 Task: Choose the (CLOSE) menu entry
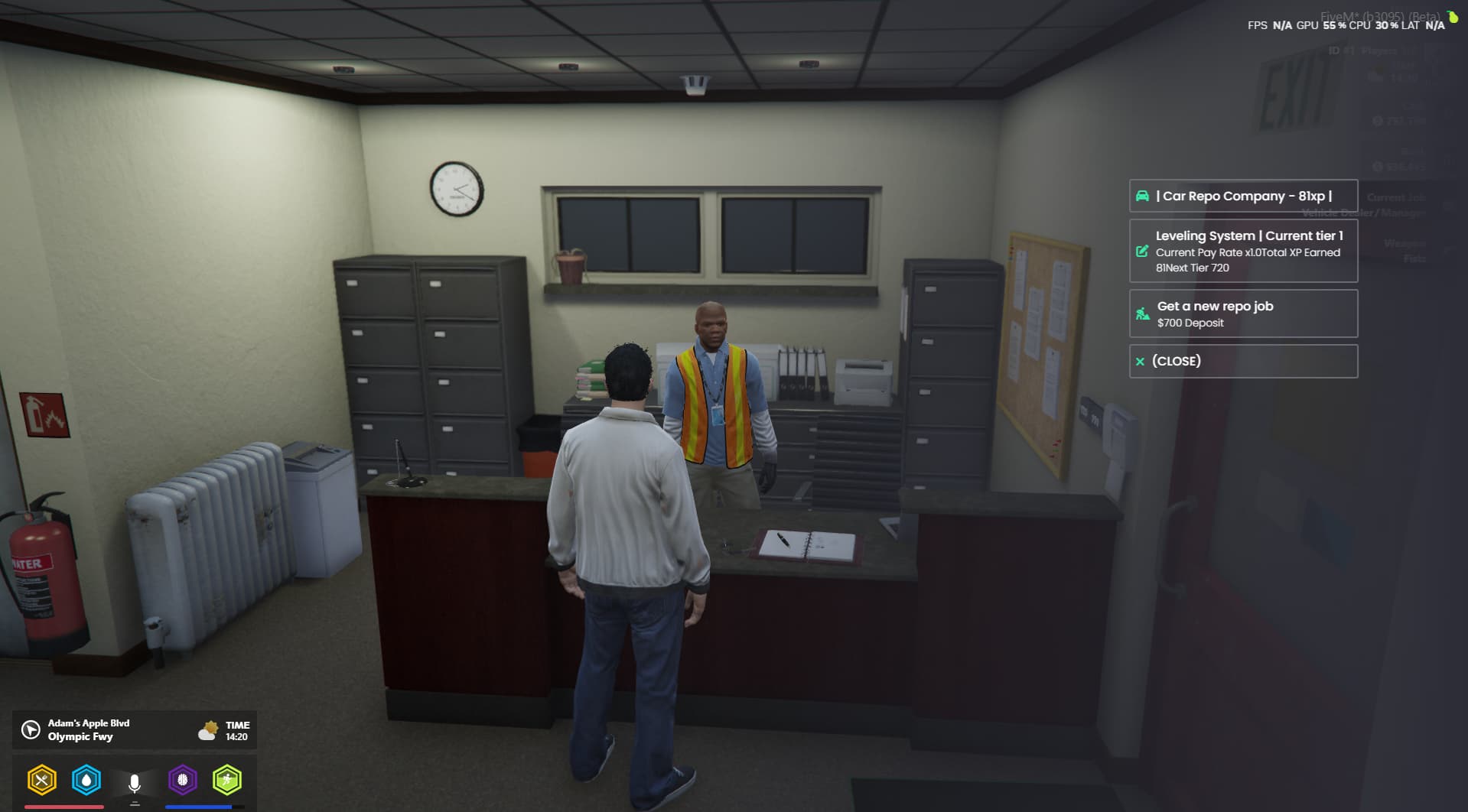[1242, 361]
